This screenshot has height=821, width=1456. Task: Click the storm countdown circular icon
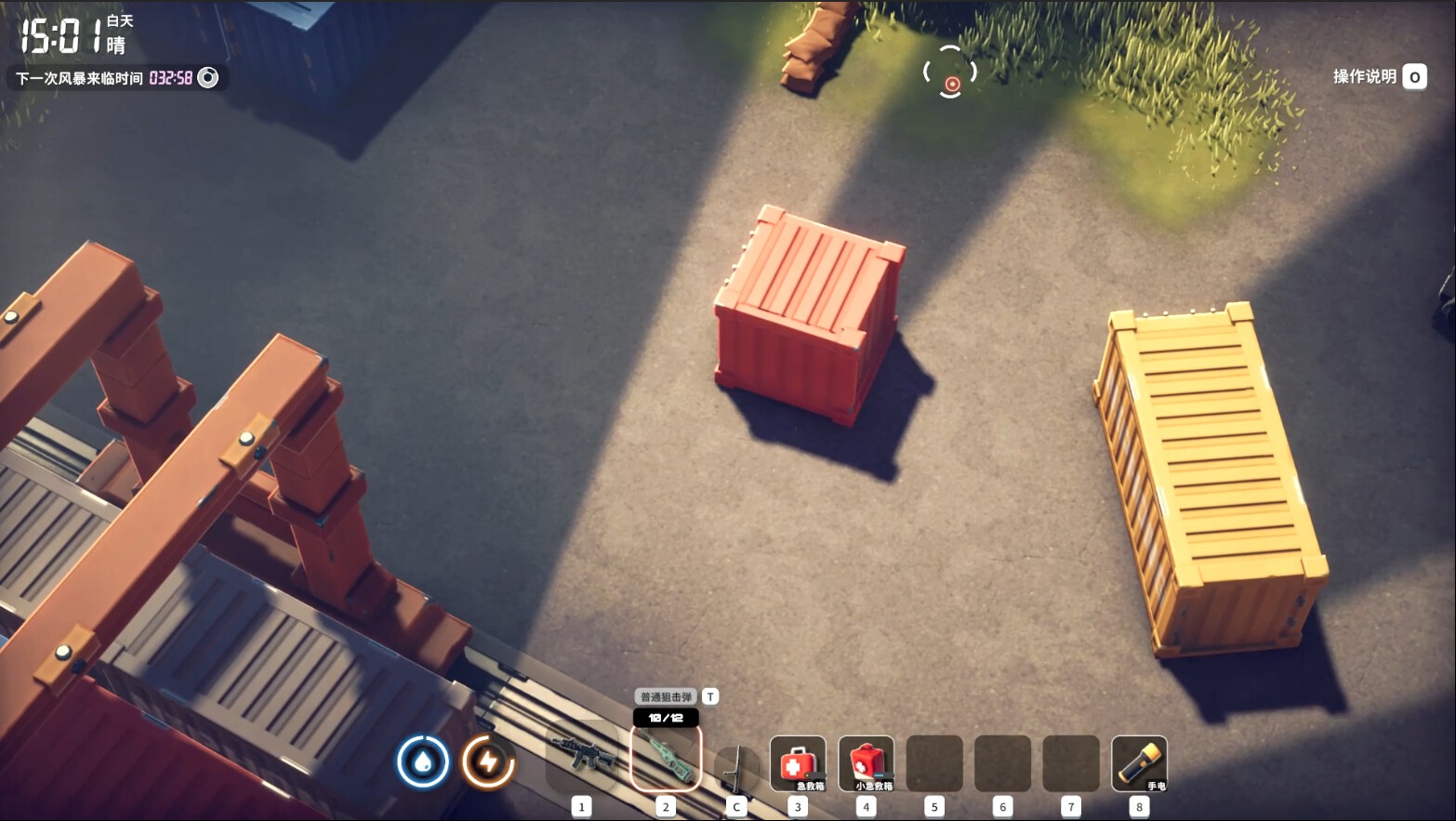pos(208,77)
